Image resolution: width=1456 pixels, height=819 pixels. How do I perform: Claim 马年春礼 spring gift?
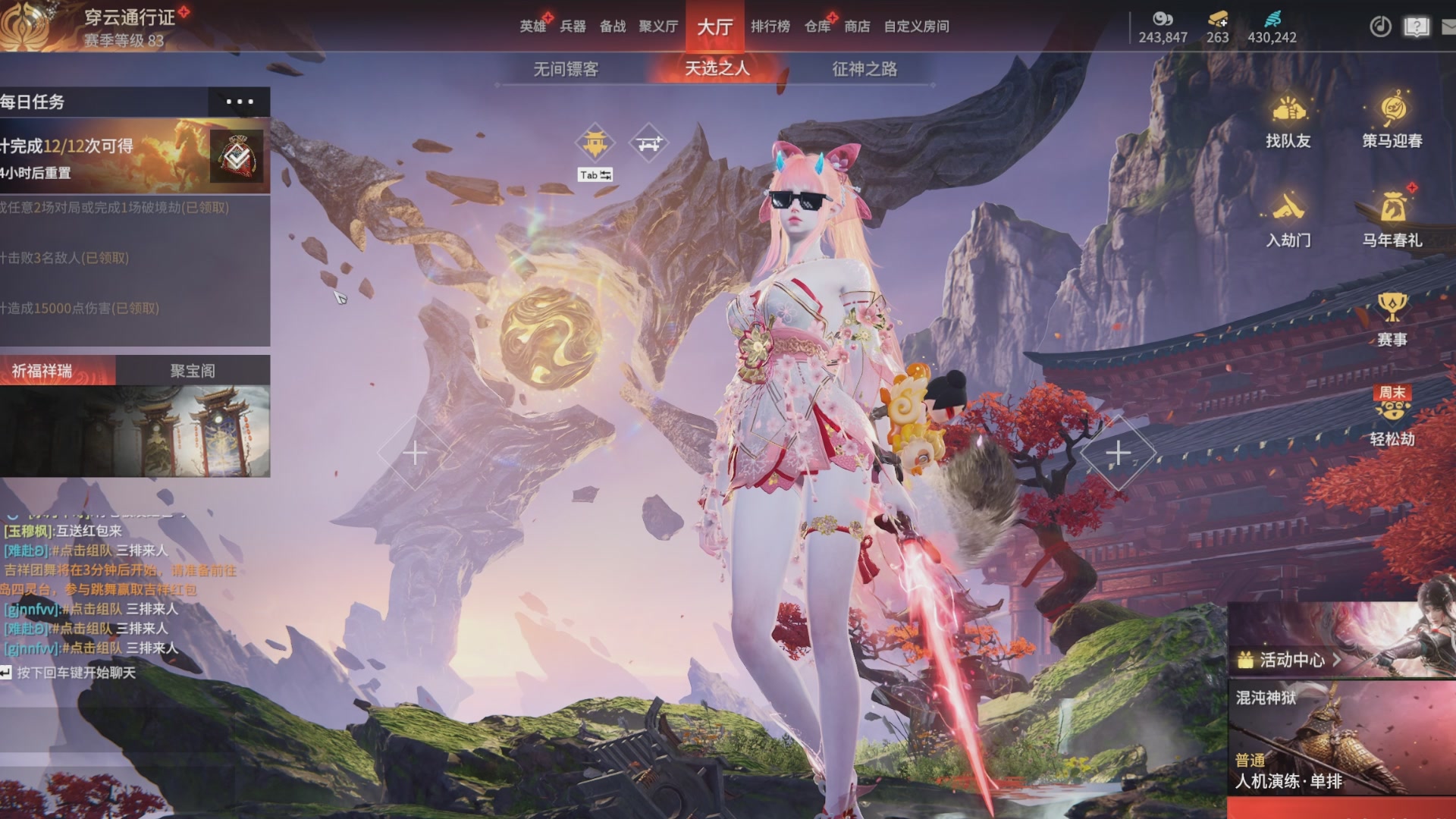1392,220
